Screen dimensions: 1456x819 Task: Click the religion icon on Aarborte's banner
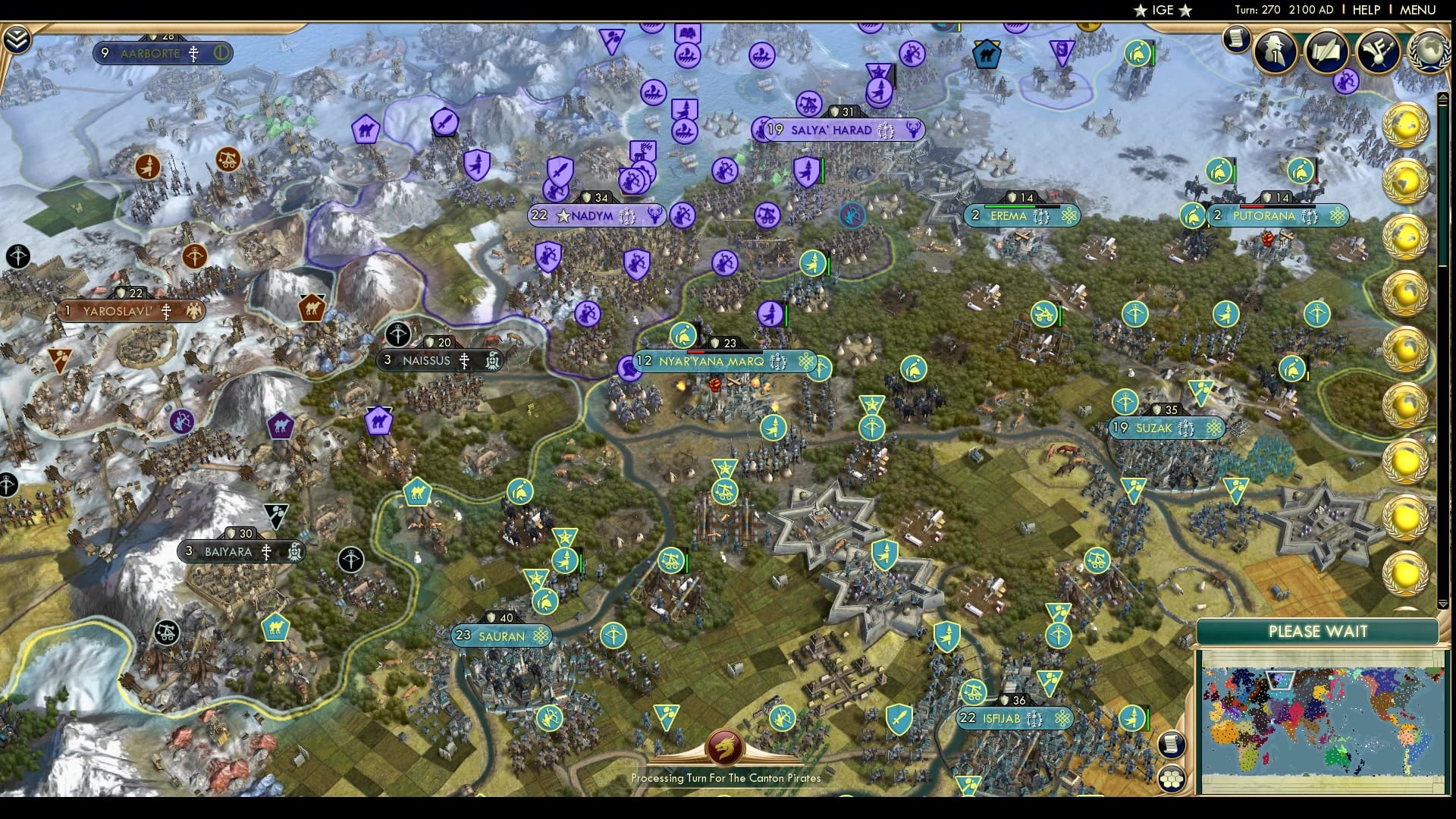194,53
